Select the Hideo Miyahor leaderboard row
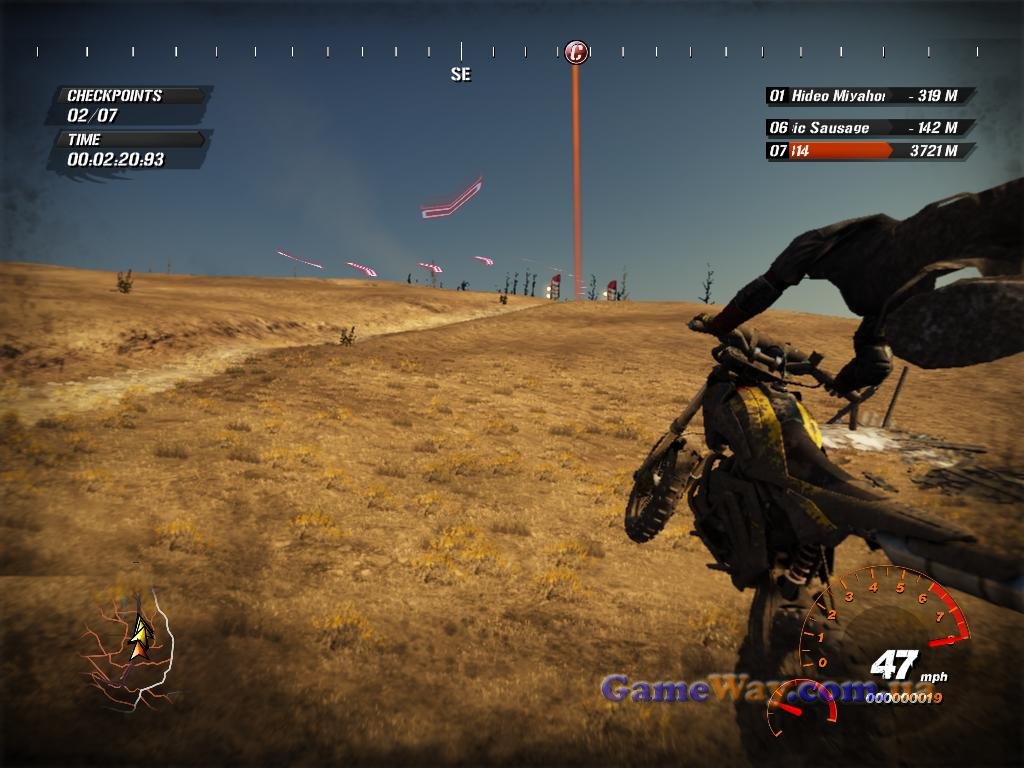Screen dimensions: 1024x768 pyautogui.click(x=868, y=96)
